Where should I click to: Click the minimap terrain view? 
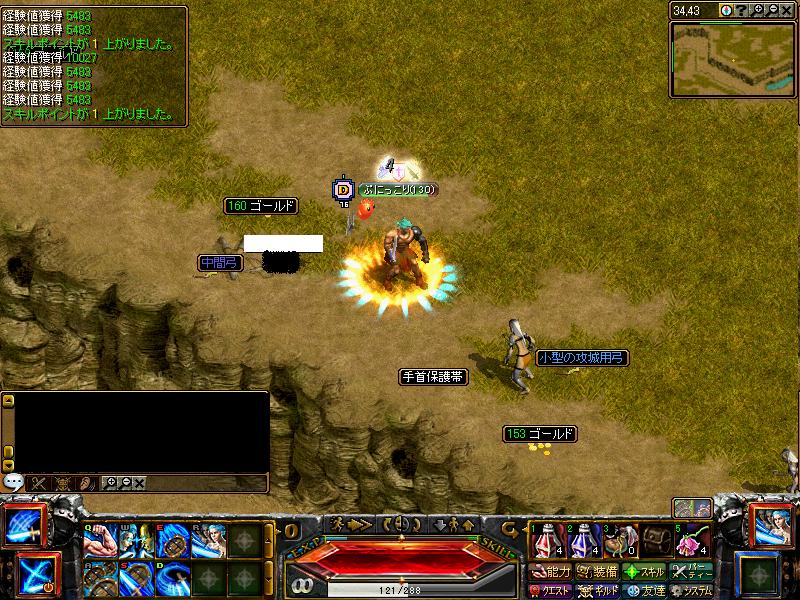tap(731, 59)
